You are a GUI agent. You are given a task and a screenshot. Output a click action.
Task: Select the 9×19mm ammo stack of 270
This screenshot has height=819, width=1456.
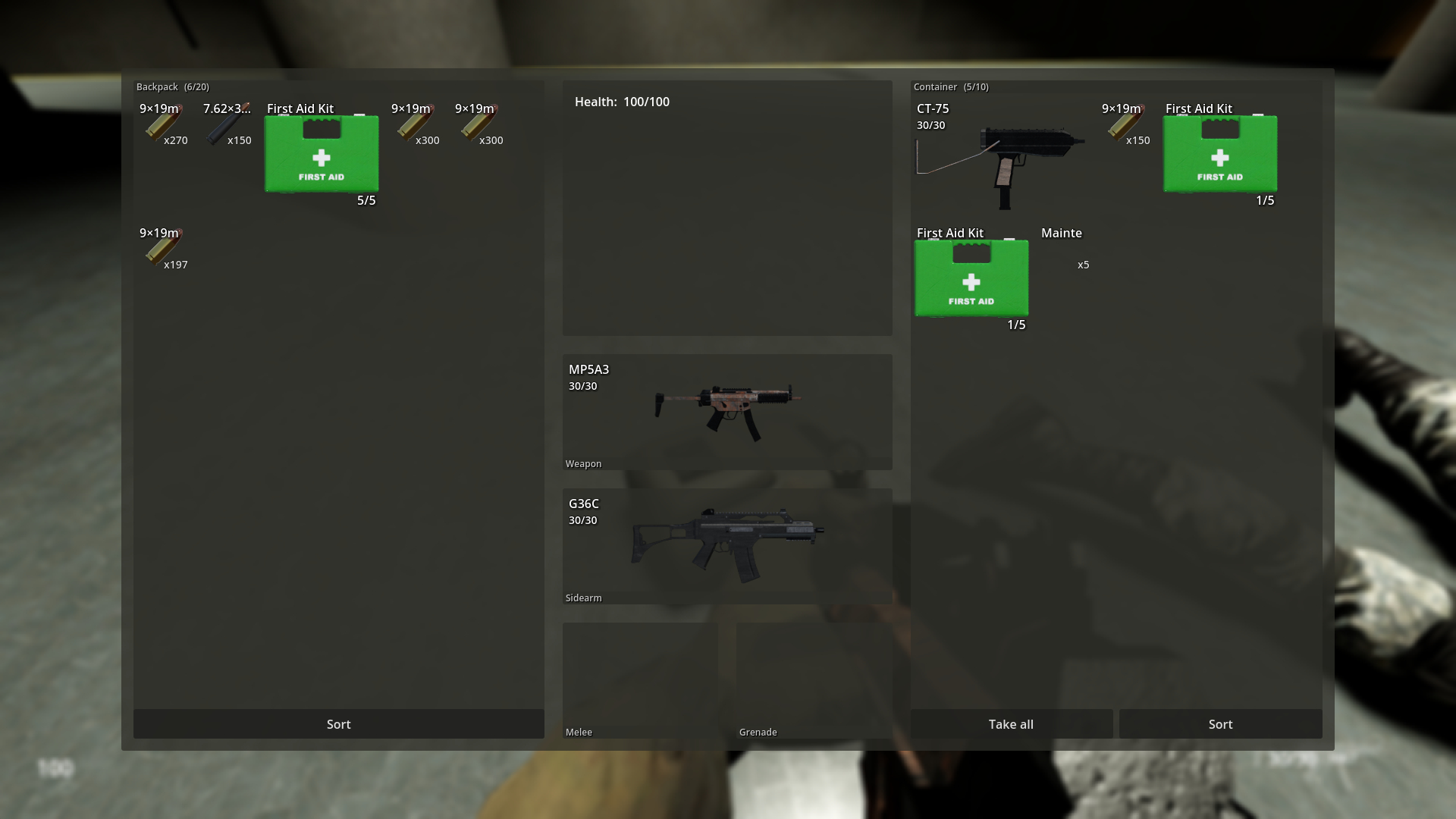[164, 125]
